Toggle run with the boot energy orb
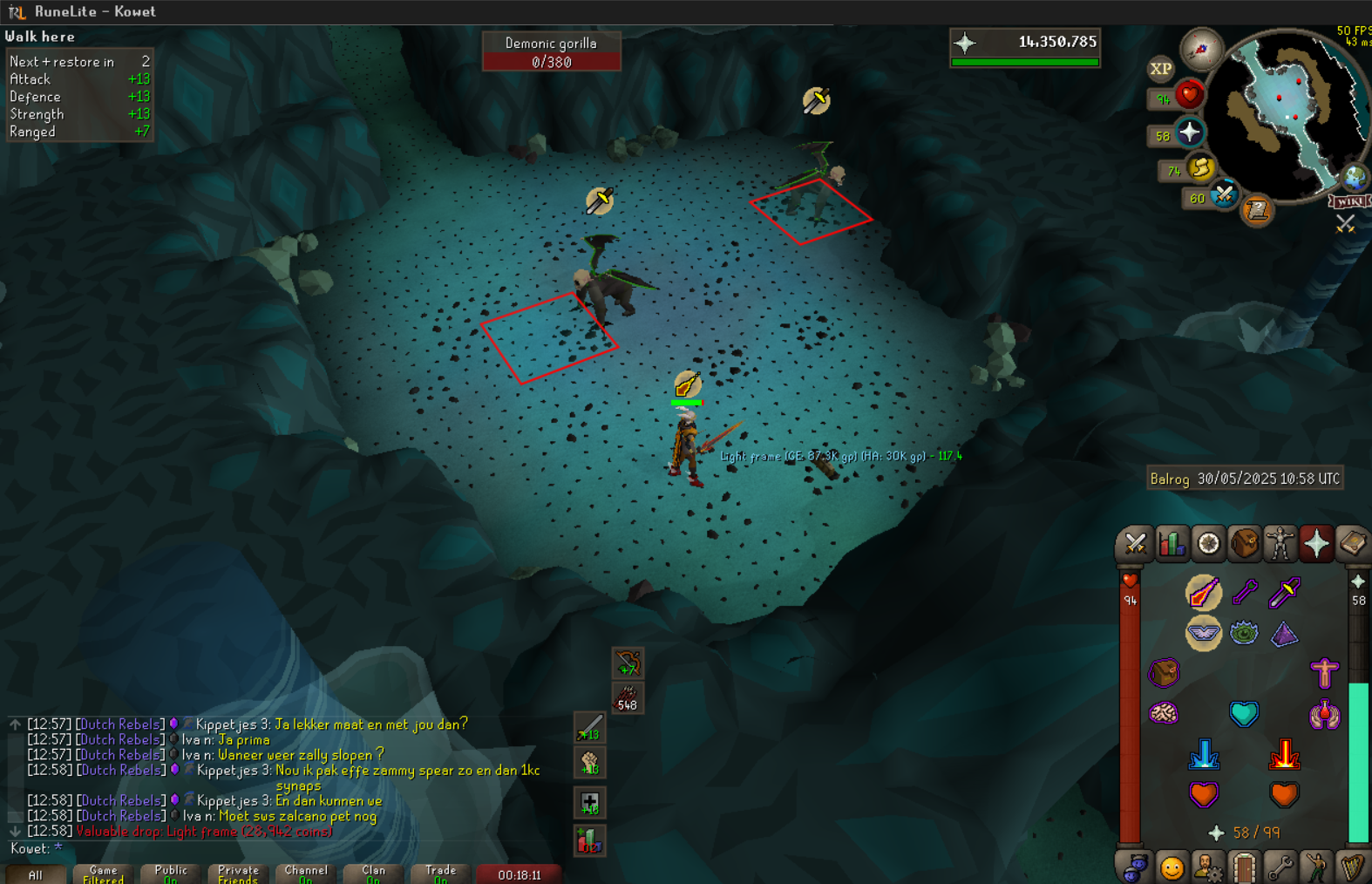 [x=1200, y=167]
